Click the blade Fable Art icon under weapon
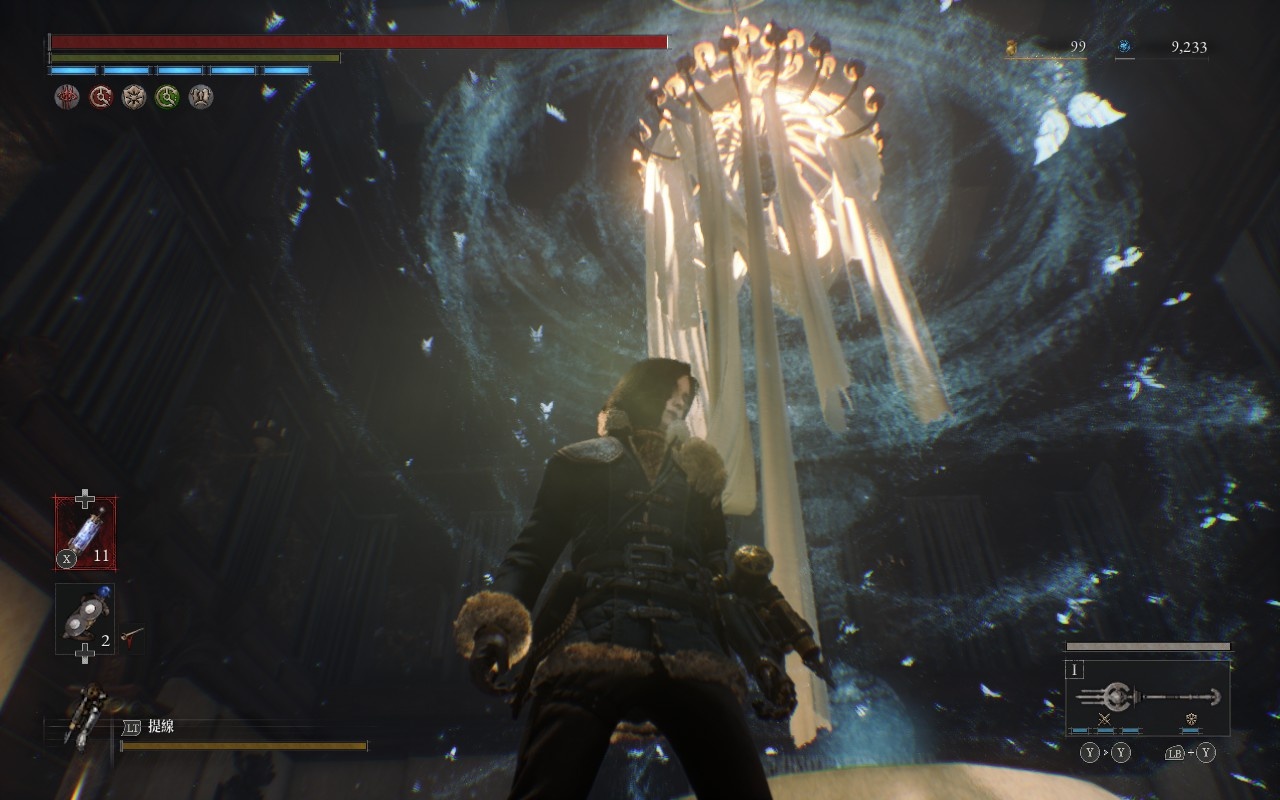1280x800 pixels. point(1105,720)
